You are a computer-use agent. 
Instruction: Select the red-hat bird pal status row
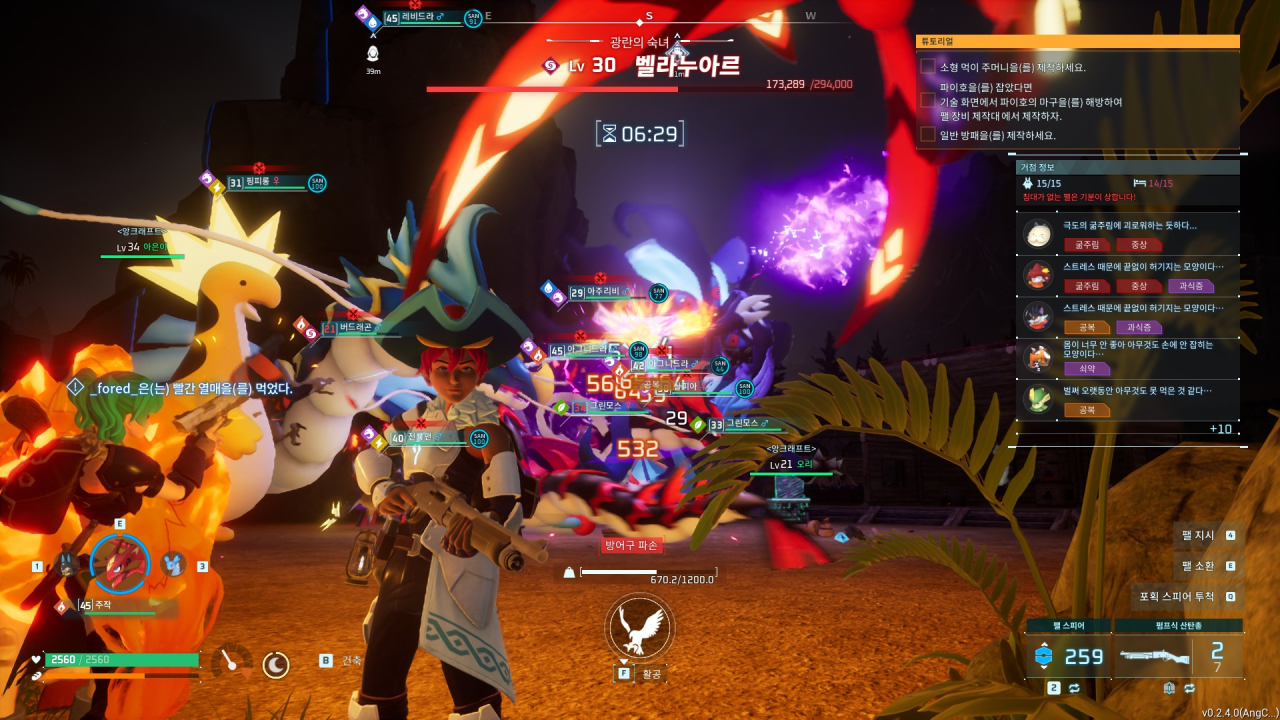pyautogui.click(x=1127, y=276)
